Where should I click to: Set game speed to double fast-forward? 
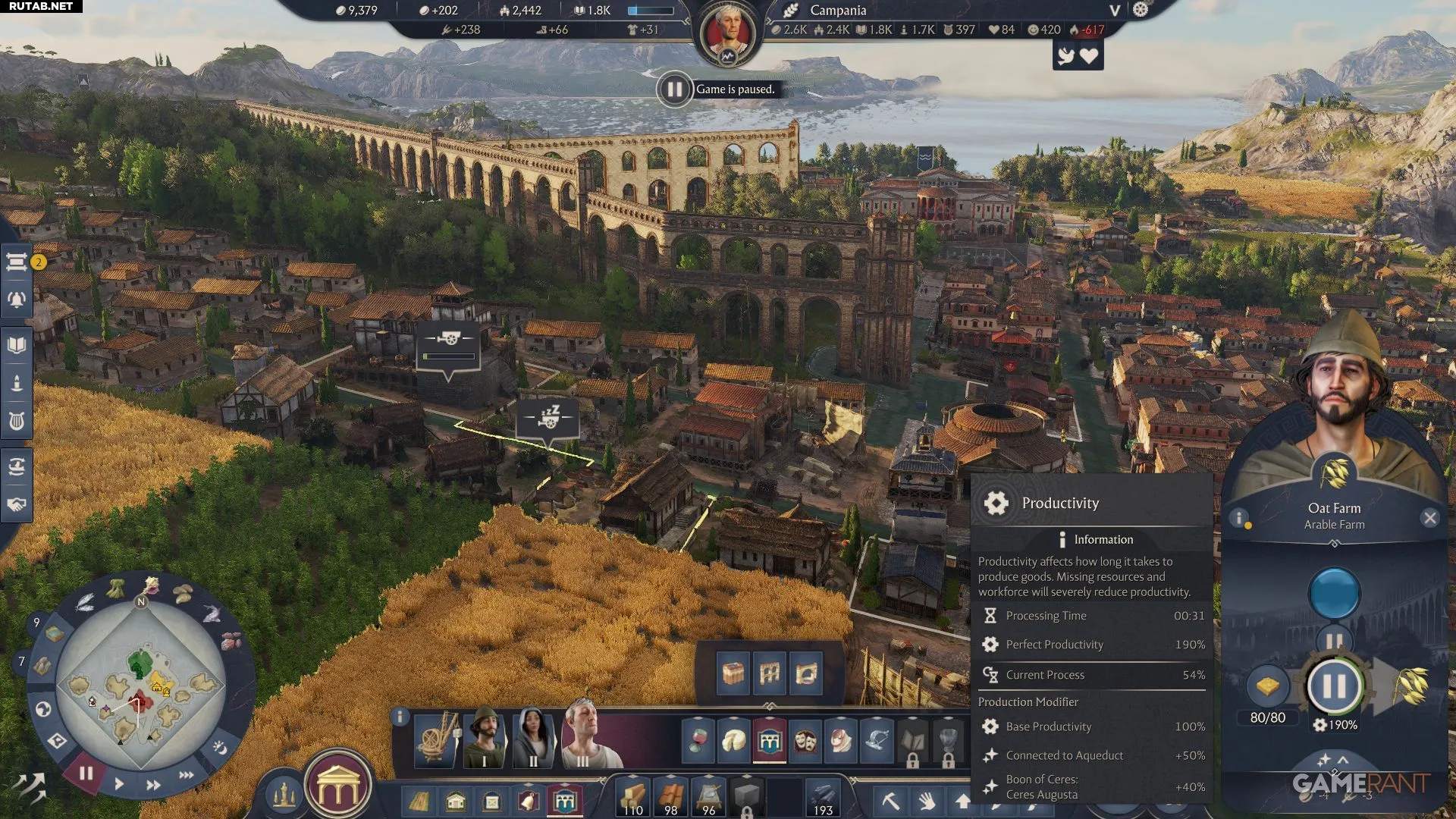153,785
